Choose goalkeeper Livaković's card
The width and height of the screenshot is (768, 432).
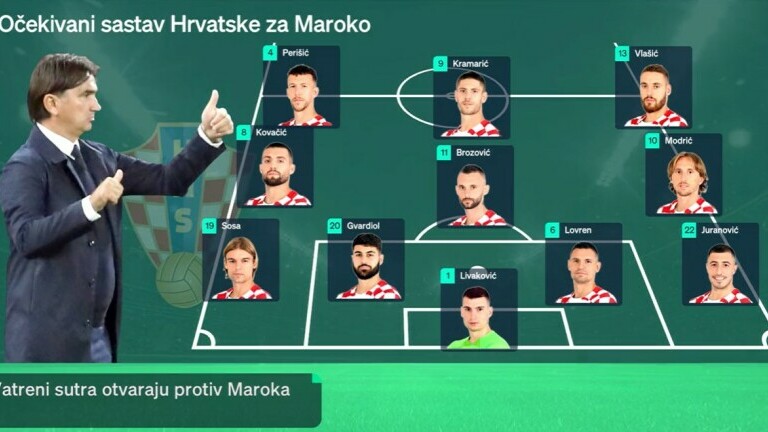tap(478, 309)
